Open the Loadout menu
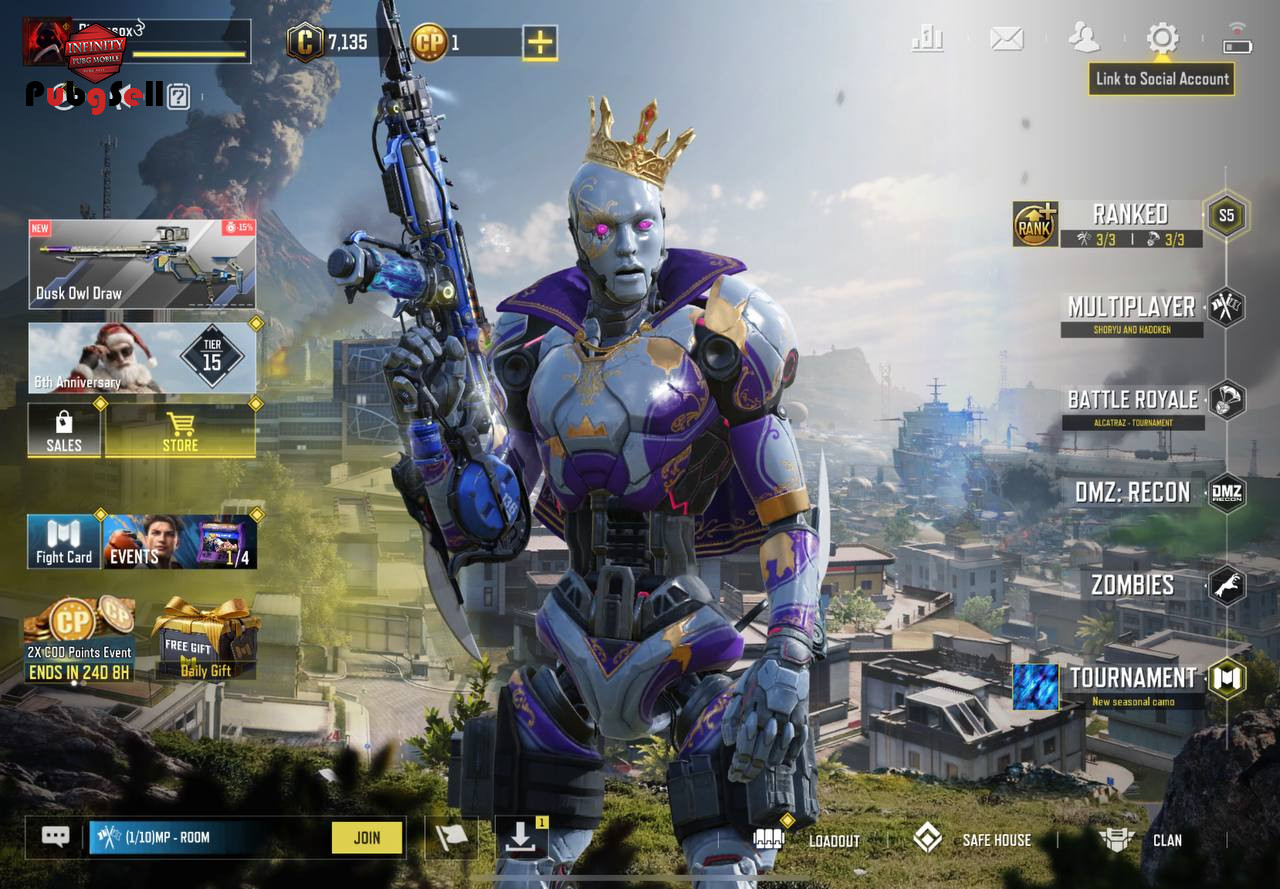Screen dimensions: 1280x889 tap(810, 840)
